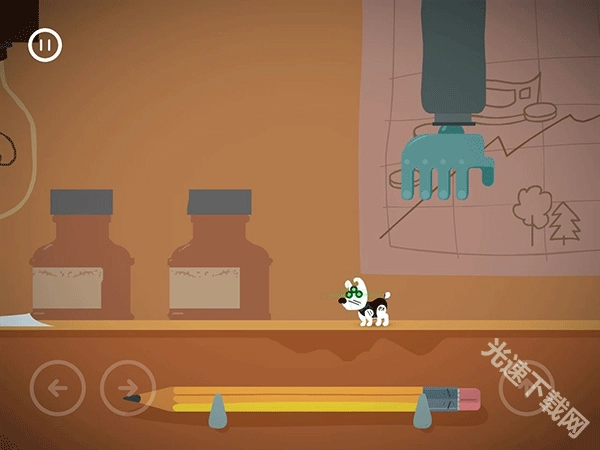This screenshot has height=450, width=600.
Task: Tap the left arrow movement button
Action: coord(57,388)
